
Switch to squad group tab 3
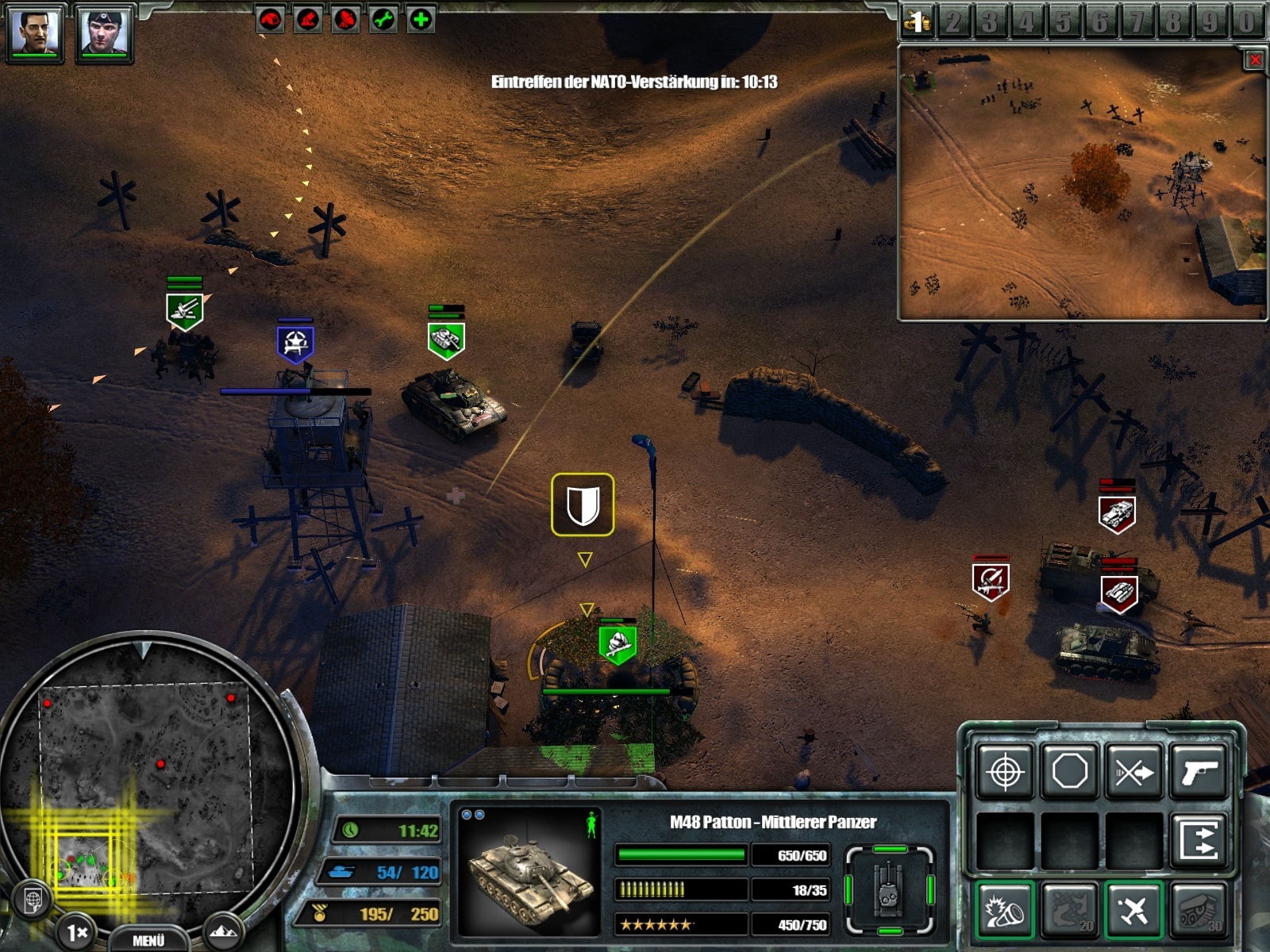click(x=991, y=22)
